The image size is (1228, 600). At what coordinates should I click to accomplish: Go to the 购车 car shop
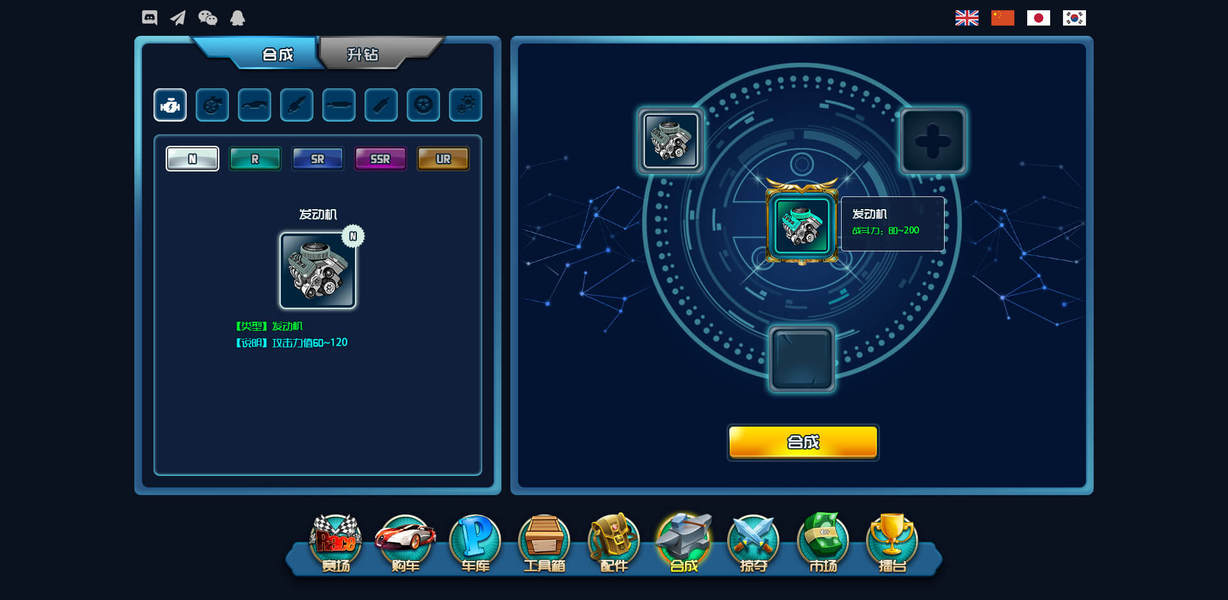pyautogui.click(x=405, y=543)
